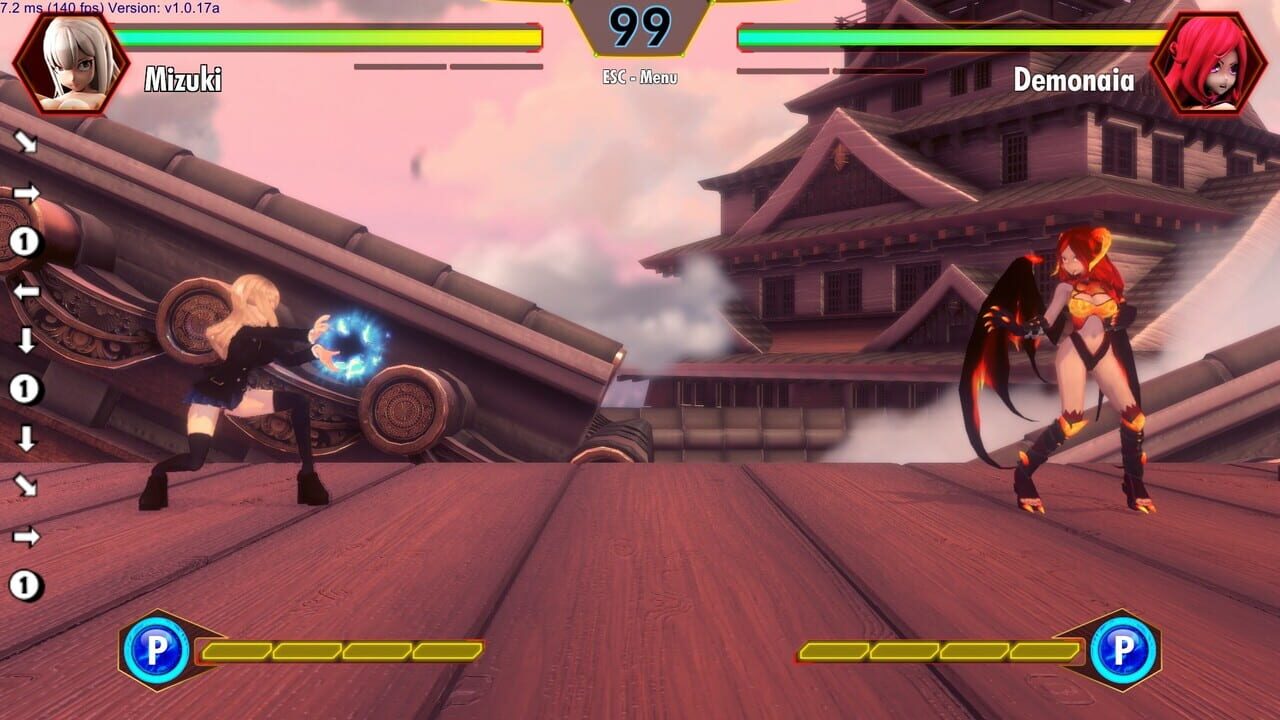Open the ESC - Menu
The image size is (1280, 720).
[x=639, y=77]
